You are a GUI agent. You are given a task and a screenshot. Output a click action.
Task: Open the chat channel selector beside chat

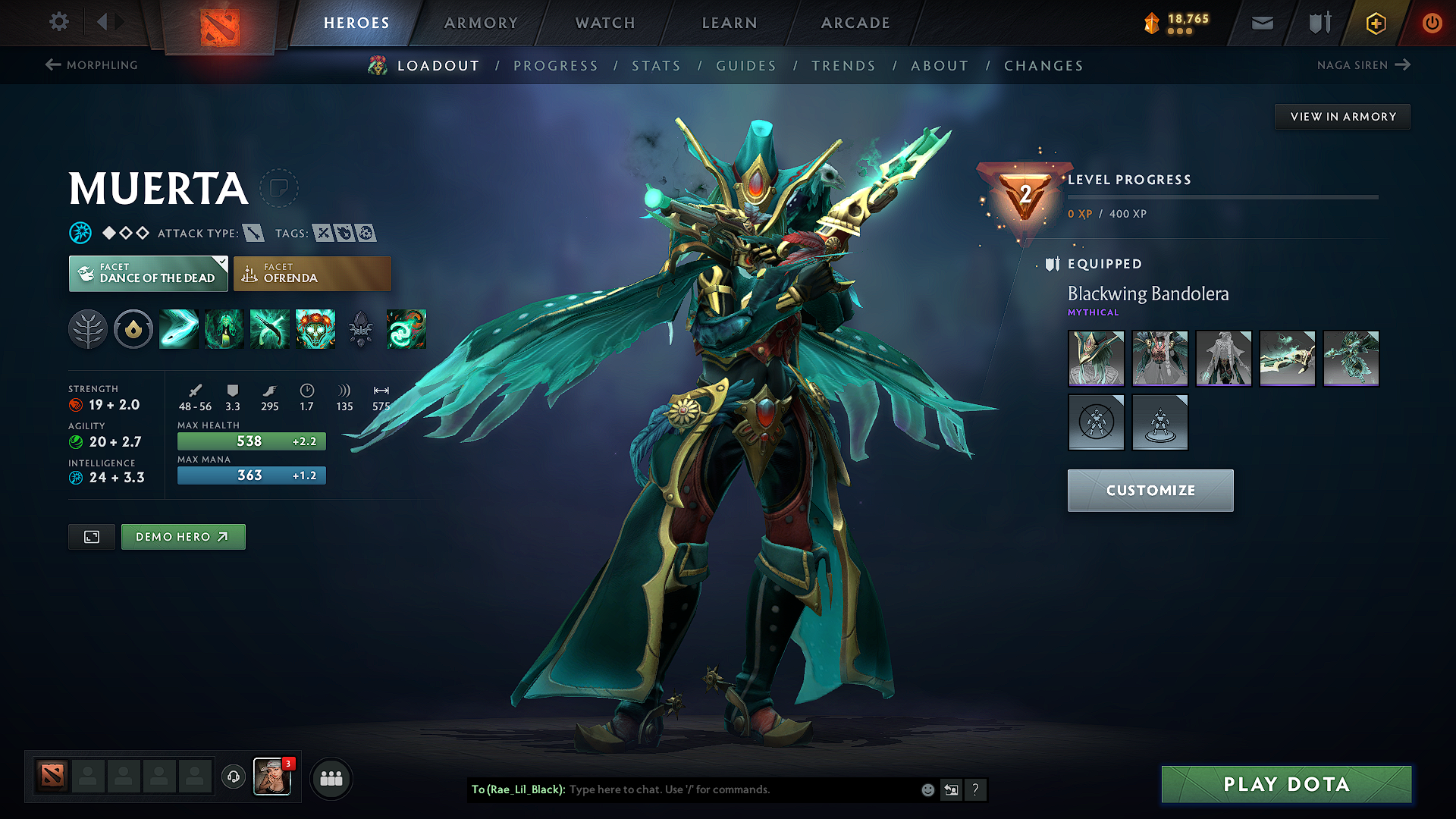coord(951,789)
